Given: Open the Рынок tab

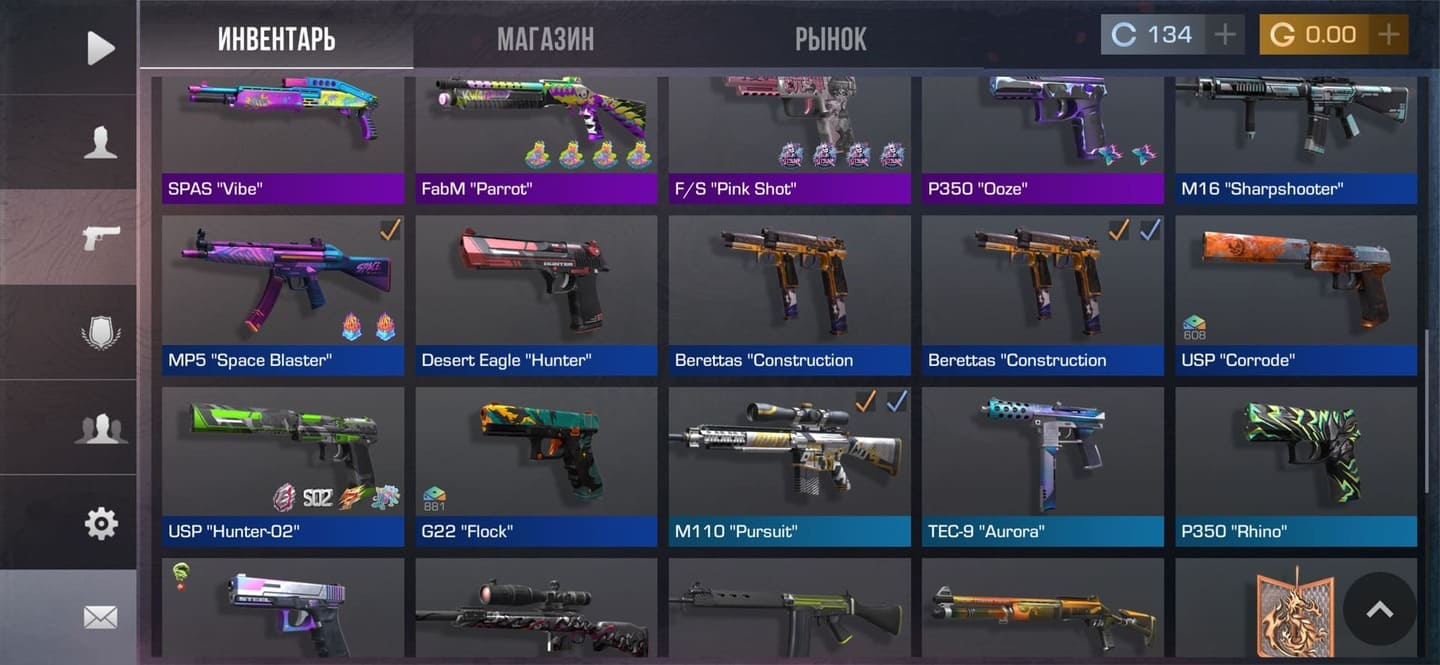Looking at the screenshot, I should tap(830, 39).
